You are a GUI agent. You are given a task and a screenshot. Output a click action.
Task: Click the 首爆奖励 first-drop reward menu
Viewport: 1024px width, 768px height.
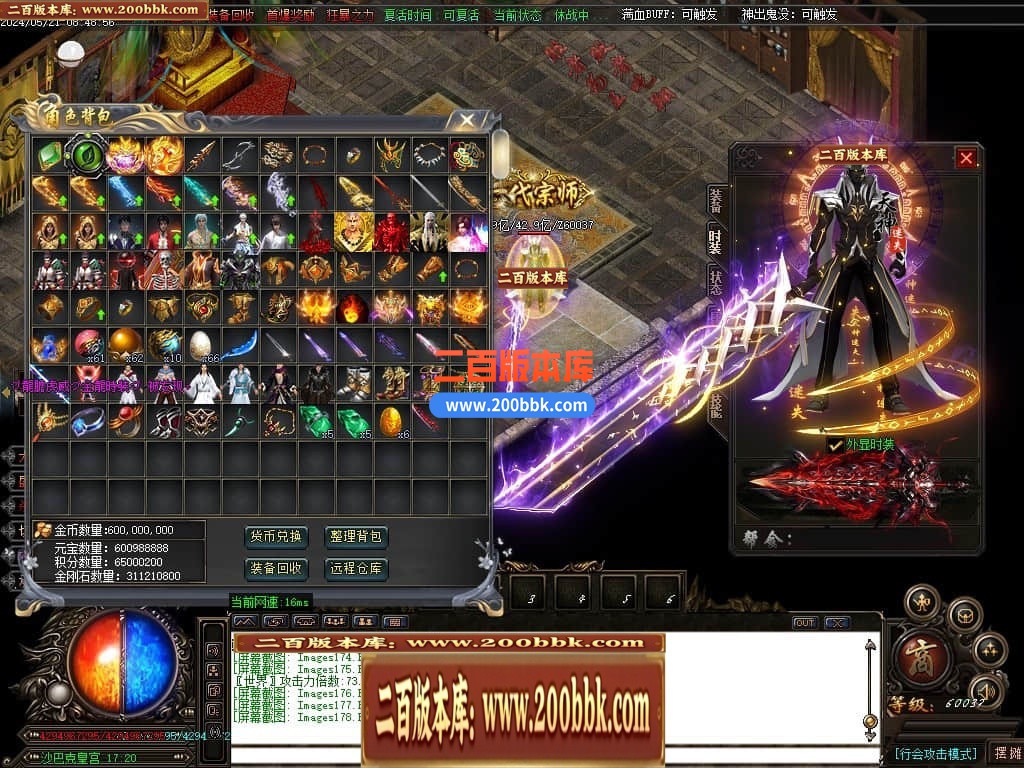tap(290, 15)
